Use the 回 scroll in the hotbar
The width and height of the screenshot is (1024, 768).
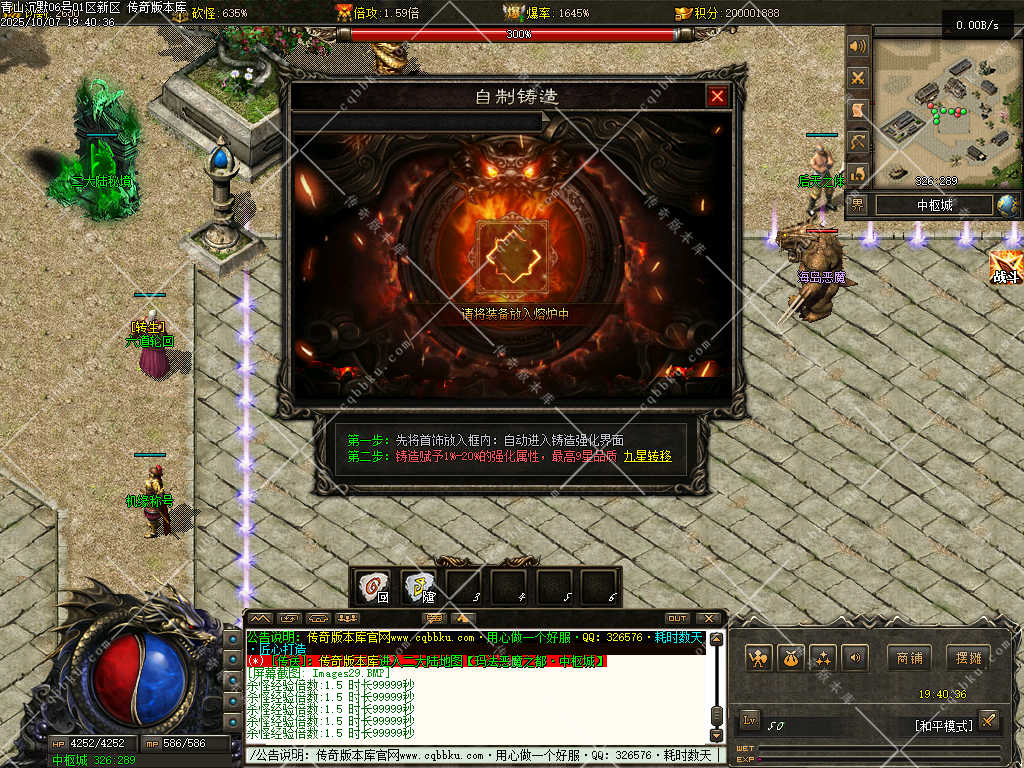point(375,587)
